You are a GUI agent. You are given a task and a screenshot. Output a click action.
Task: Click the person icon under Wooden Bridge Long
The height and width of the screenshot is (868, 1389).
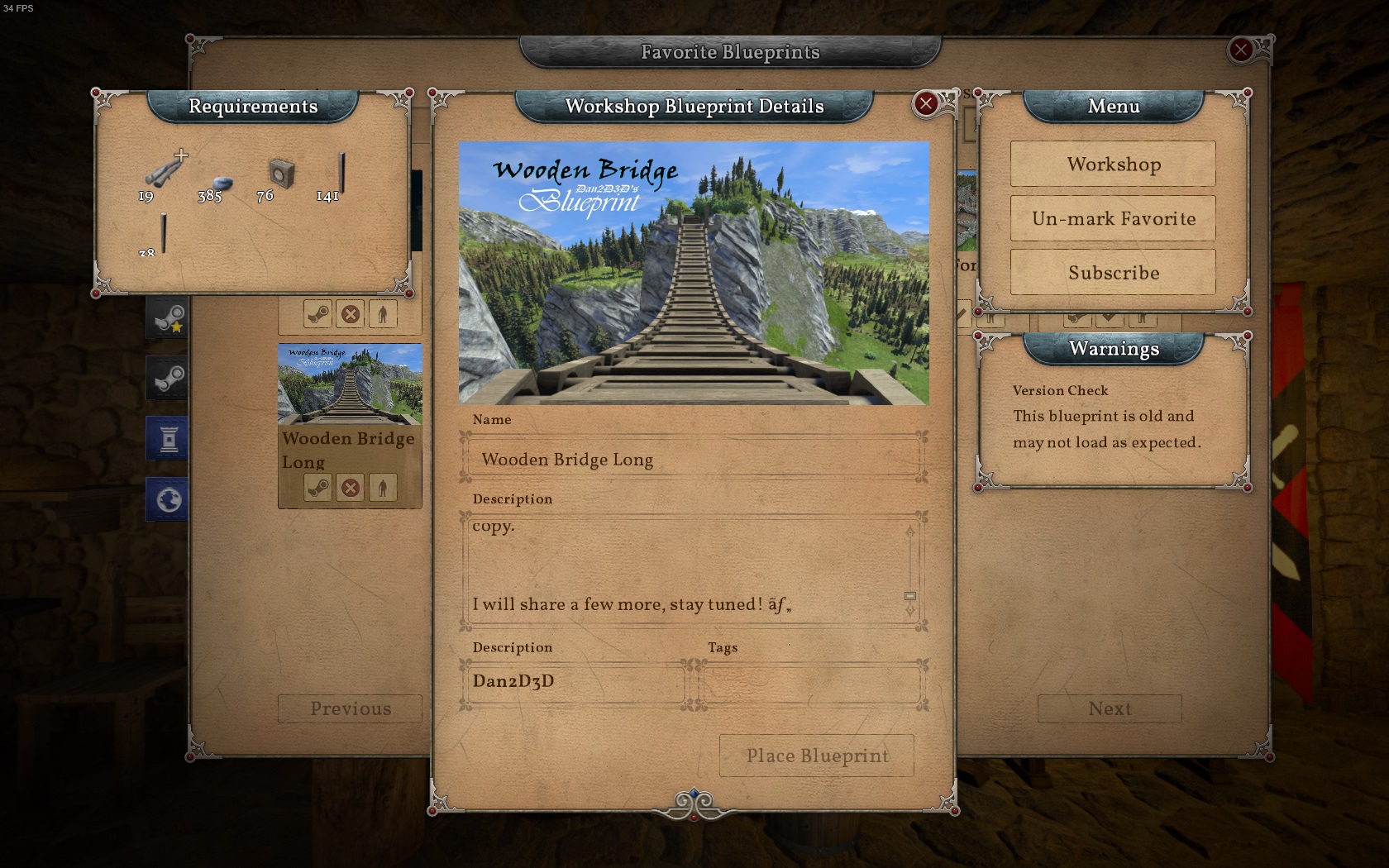[382, 488]
